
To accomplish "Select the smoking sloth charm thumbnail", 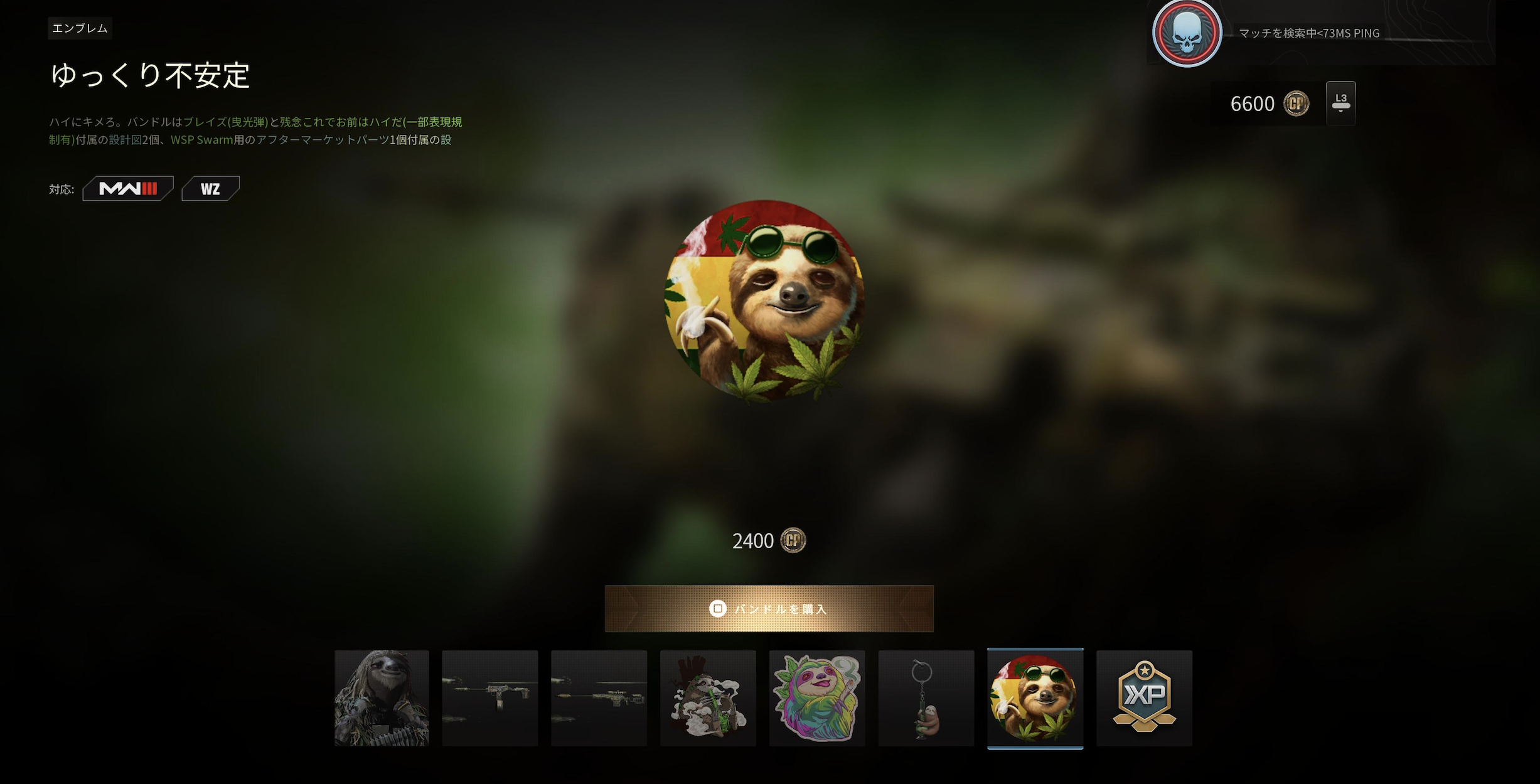I will (708, 698).
